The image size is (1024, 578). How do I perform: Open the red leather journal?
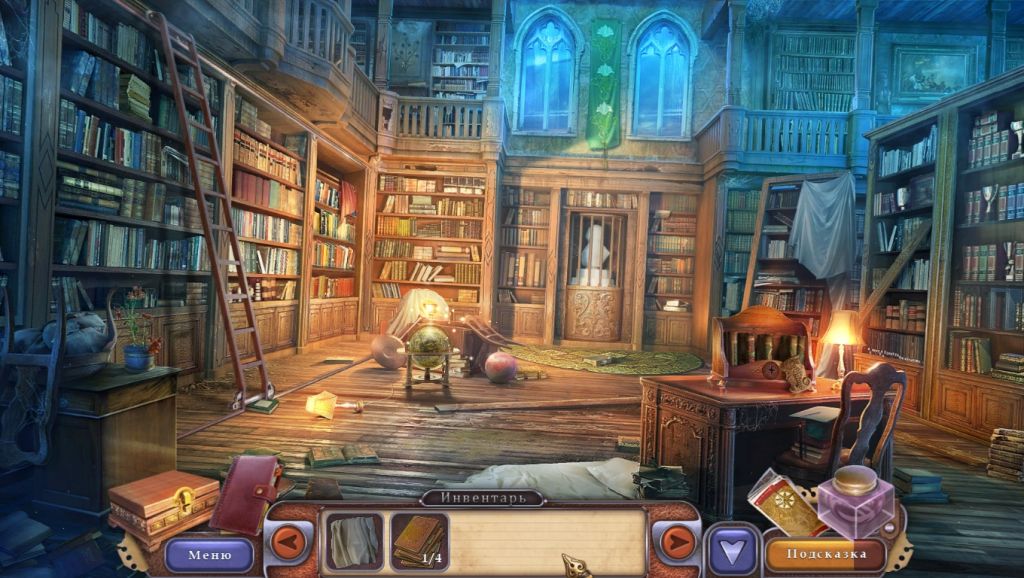[245, 493]
